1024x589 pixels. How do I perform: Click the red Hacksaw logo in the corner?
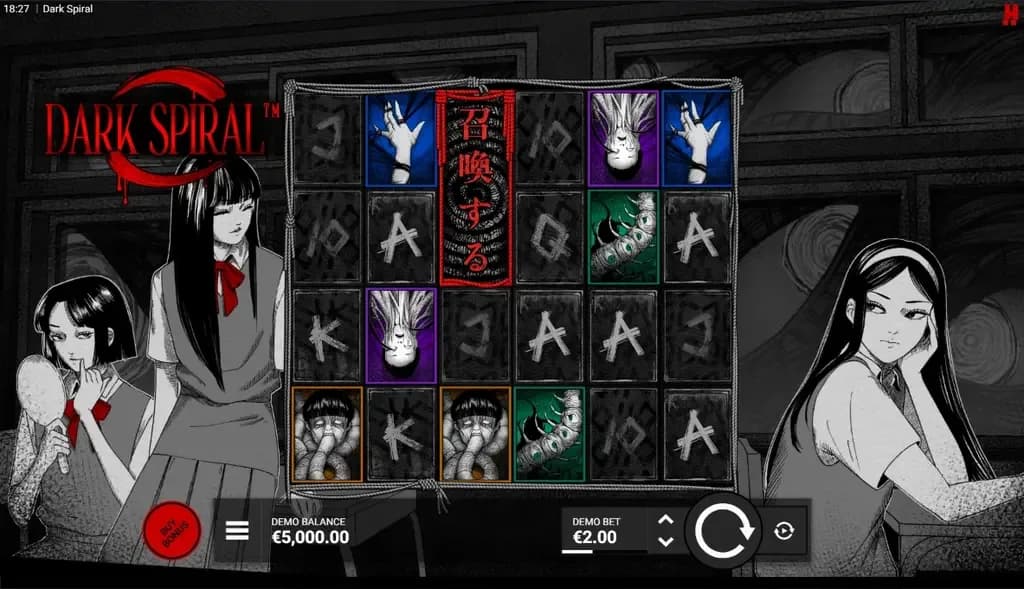[x=1011, y=12]
